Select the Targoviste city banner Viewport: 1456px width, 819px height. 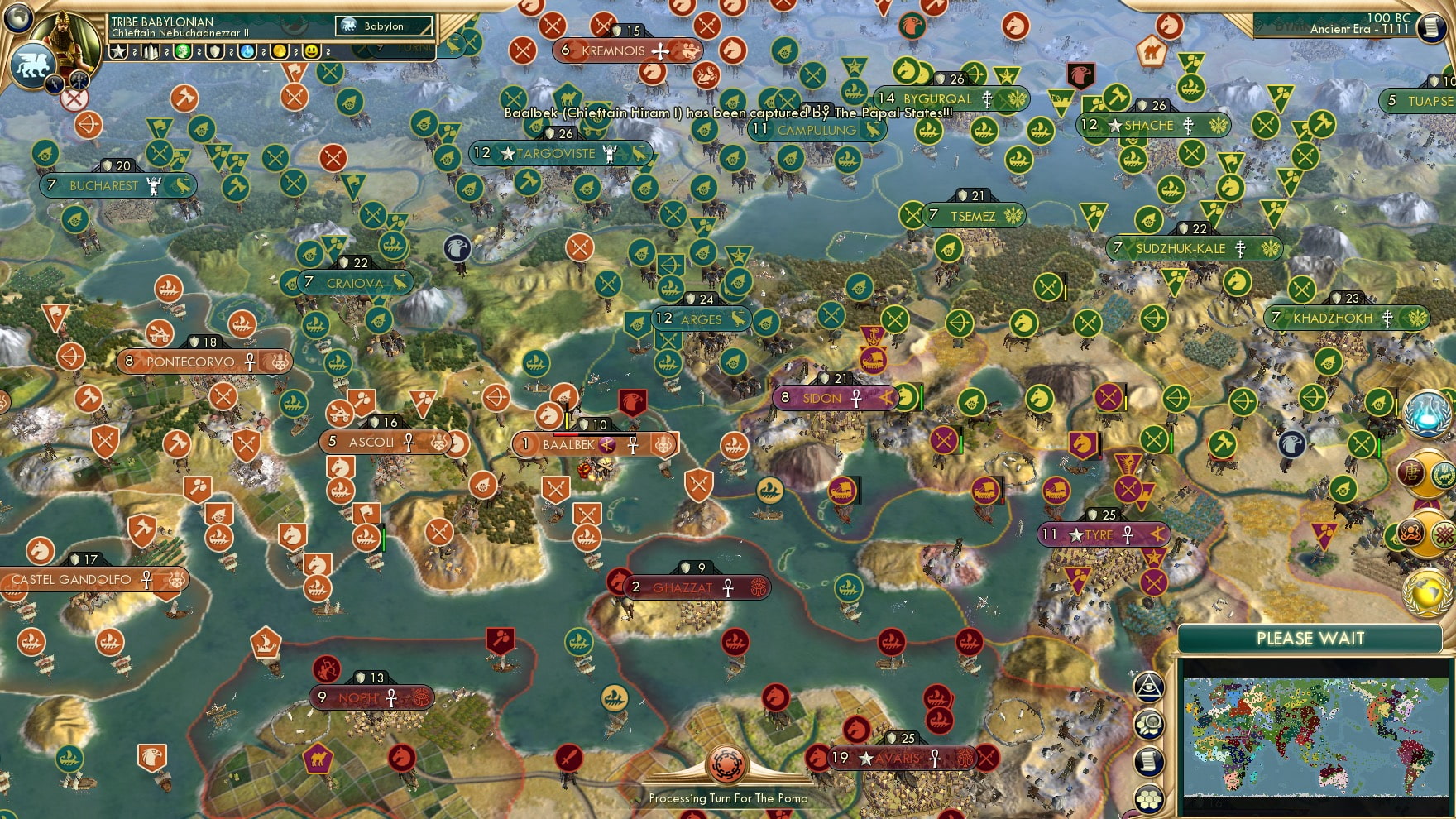(560, 153)
